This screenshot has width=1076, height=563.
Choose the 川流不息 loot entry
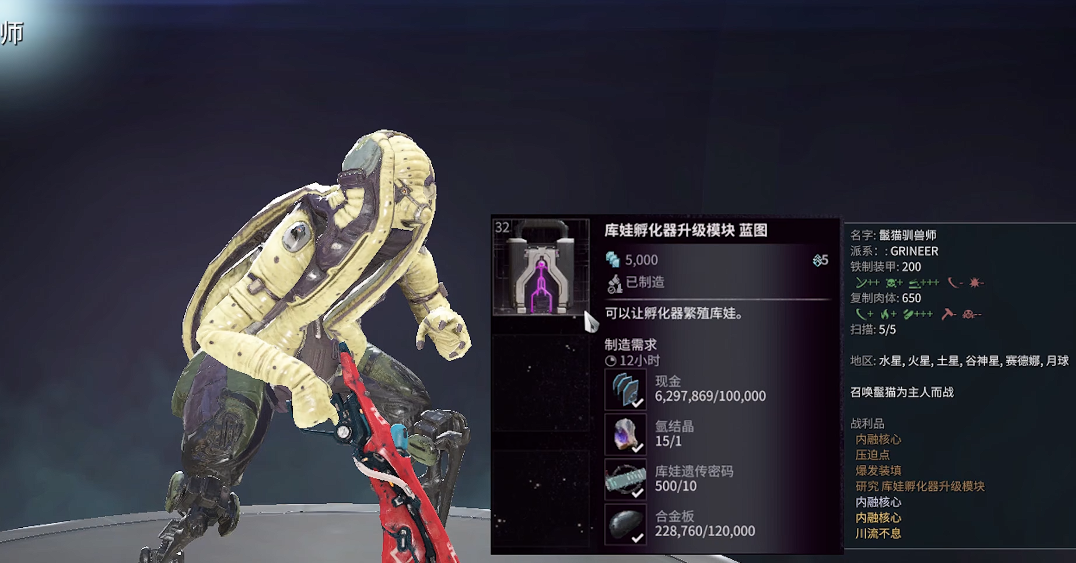(x=879, y=534)
